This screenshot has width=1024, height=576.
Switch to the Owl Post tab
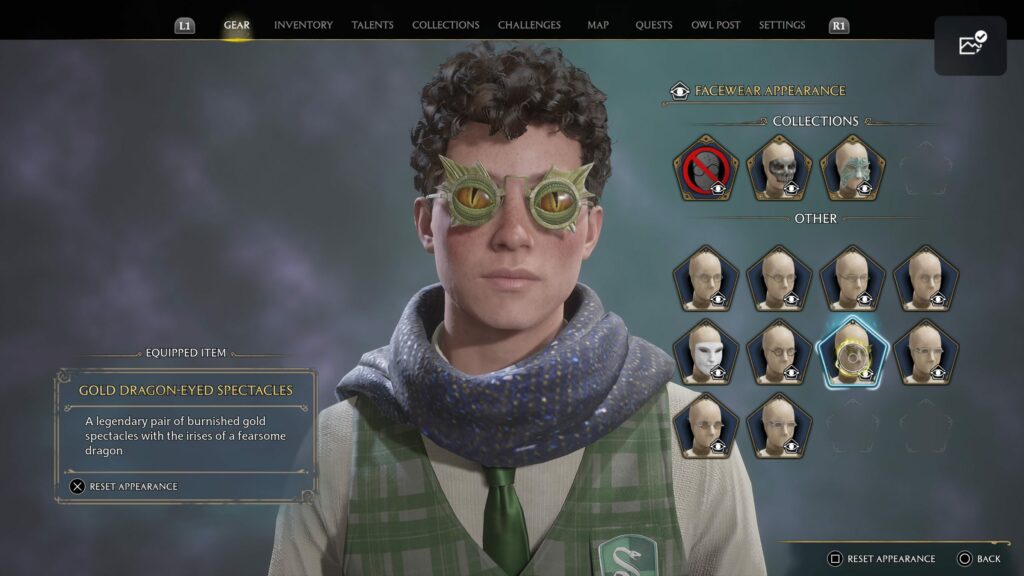[x=715, y=25]
